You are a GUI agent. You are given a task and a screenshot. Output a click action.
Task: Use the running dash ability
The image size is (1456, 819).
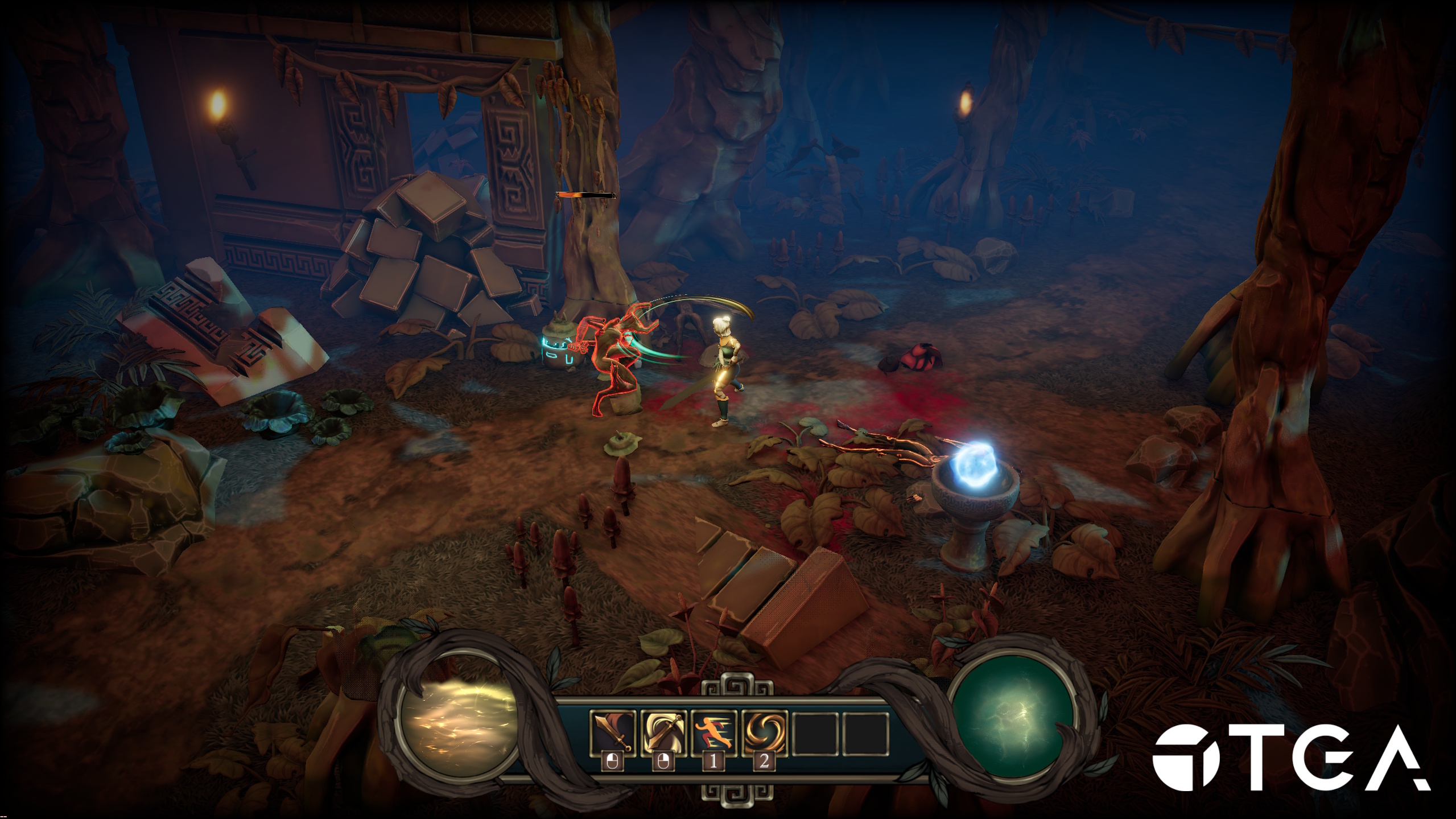(x=713, y=734)
